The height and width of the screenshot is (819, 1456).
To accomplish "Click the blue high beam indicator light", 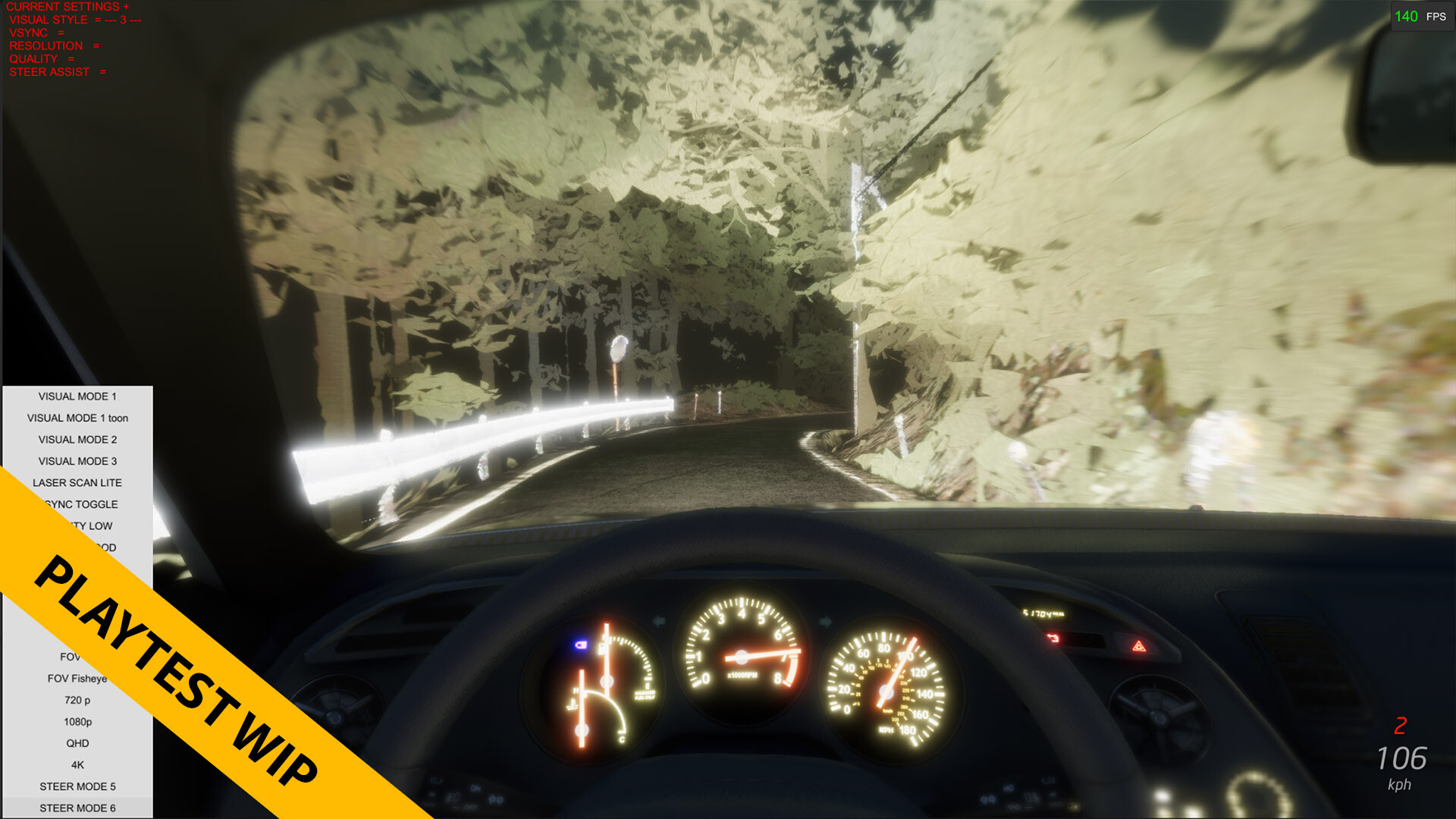I will [582, 645].
